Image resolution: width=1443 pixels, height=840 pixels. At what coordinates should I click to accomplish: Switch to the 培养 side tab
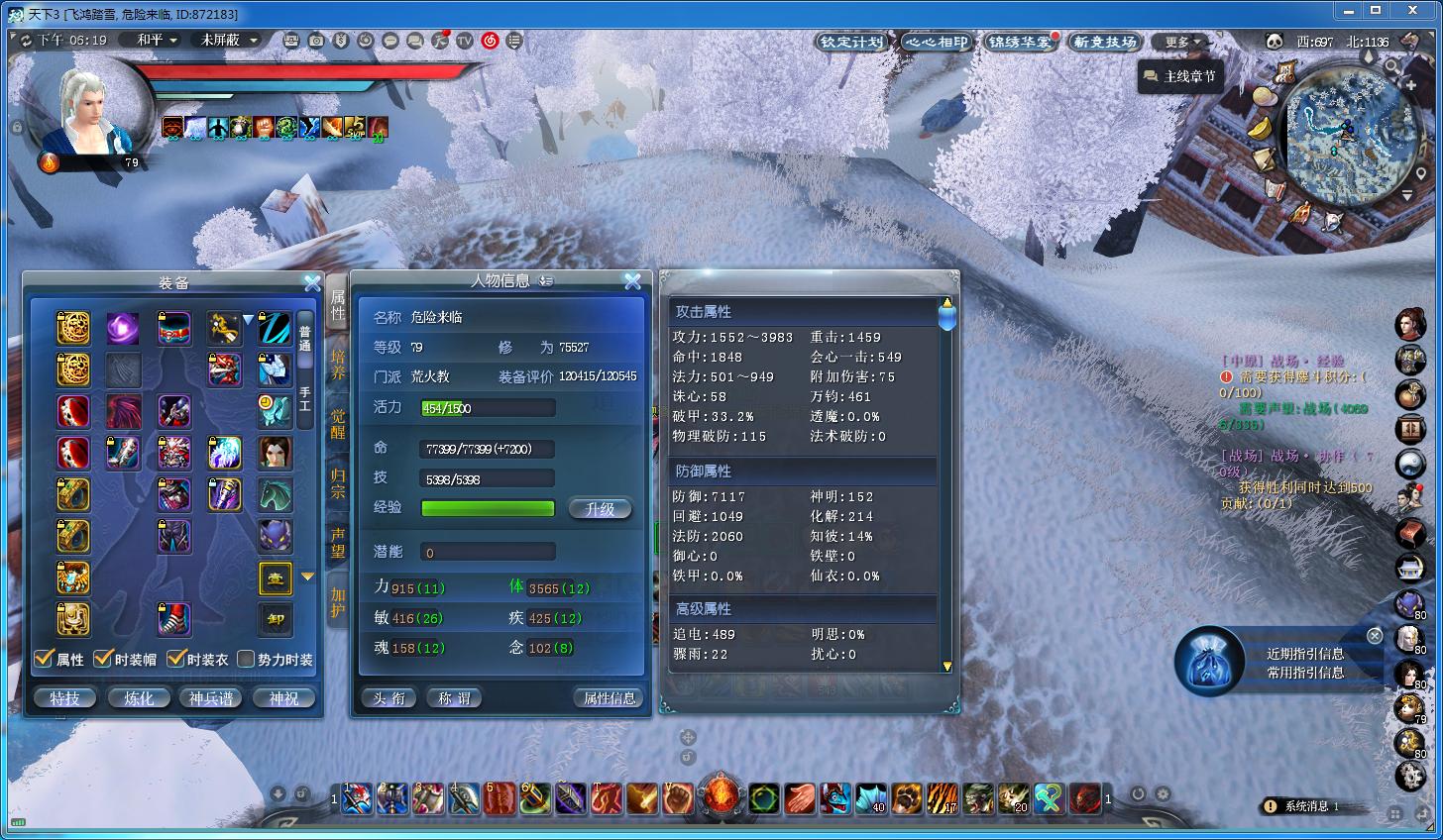coord(338,364)
